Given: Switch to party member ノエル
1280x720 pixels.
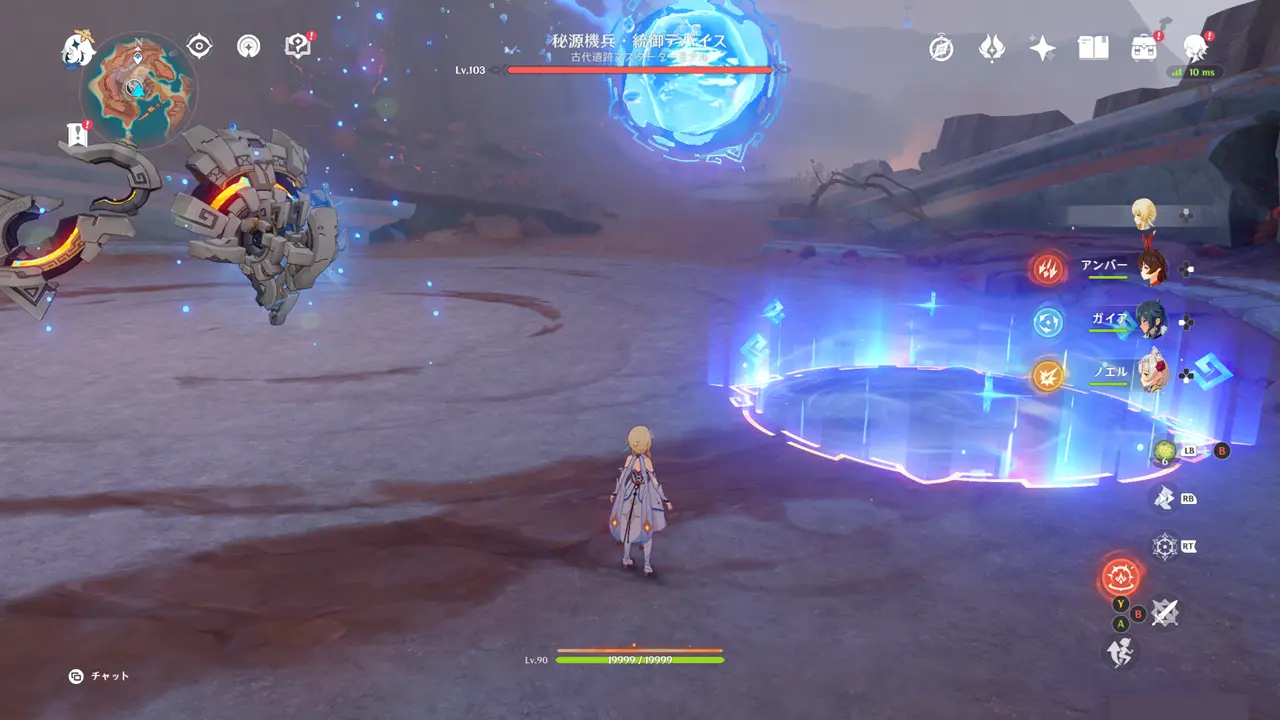Looking at the screenshot, I should pyautogui.click(x=1150, y=374).
